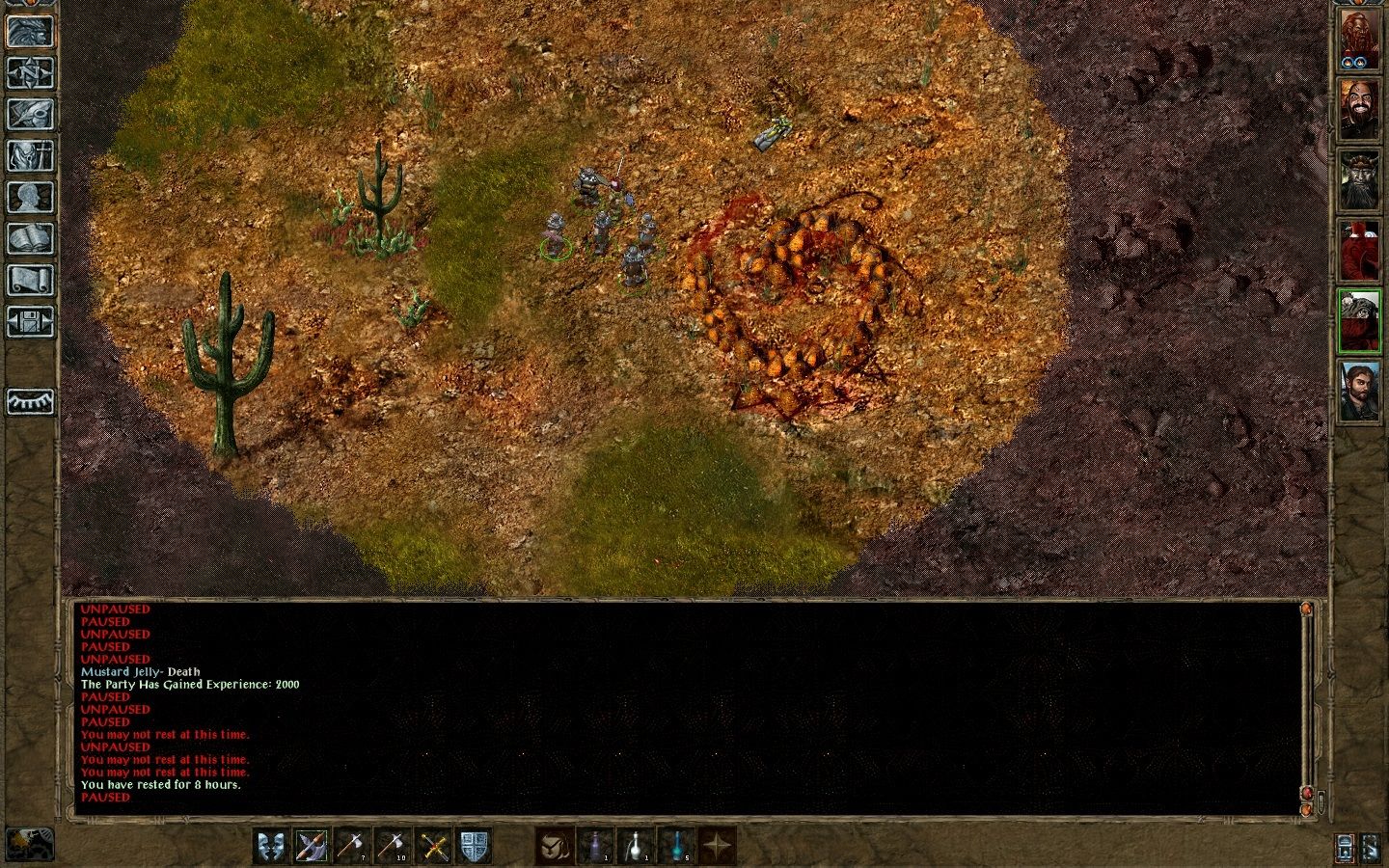Select the throwing axe with 7 charges
The width and height of the screenshot is (1389, 868).
coord(352,847)
